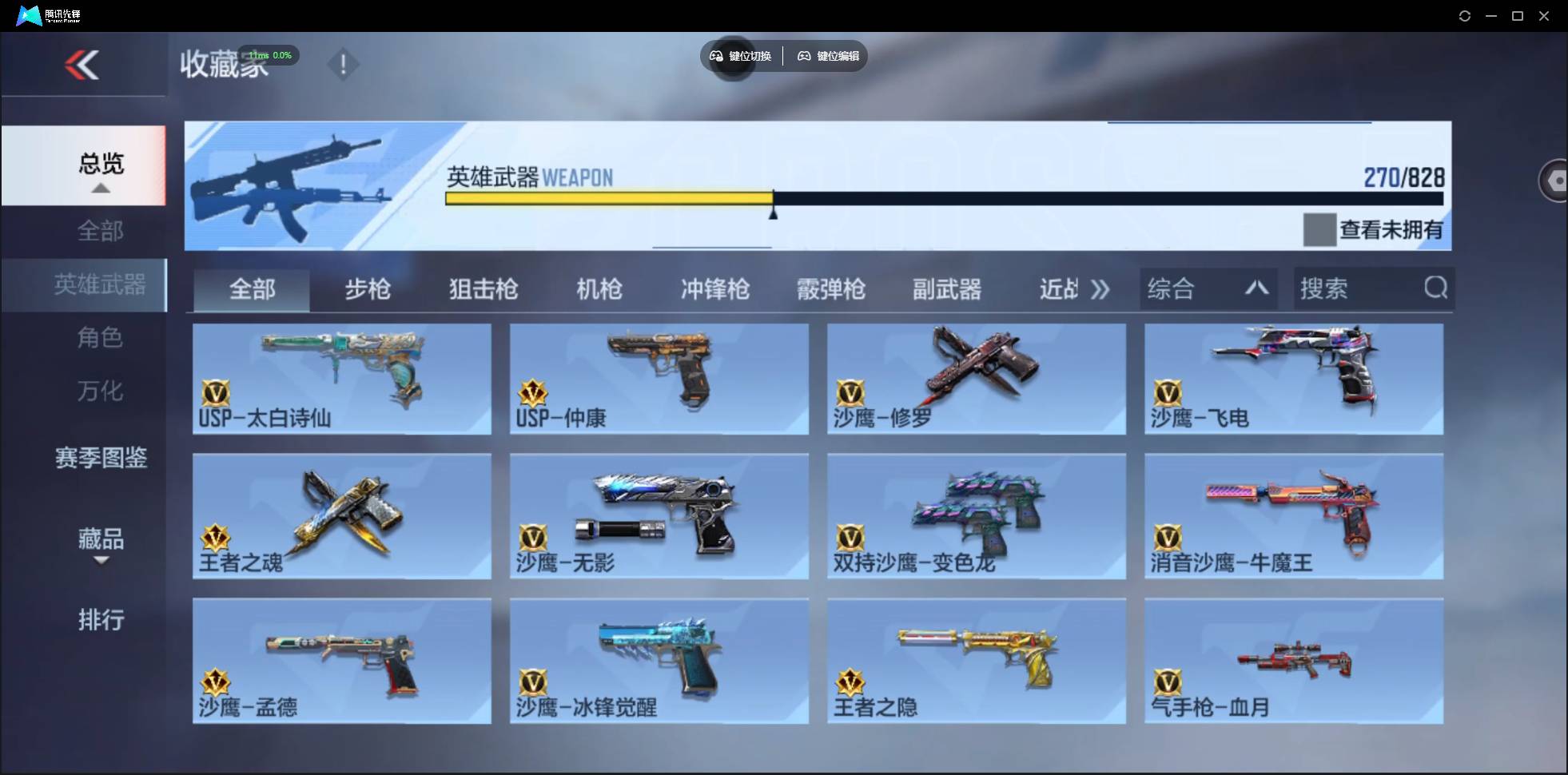Open the 排行 rankings page

point(101,620)
